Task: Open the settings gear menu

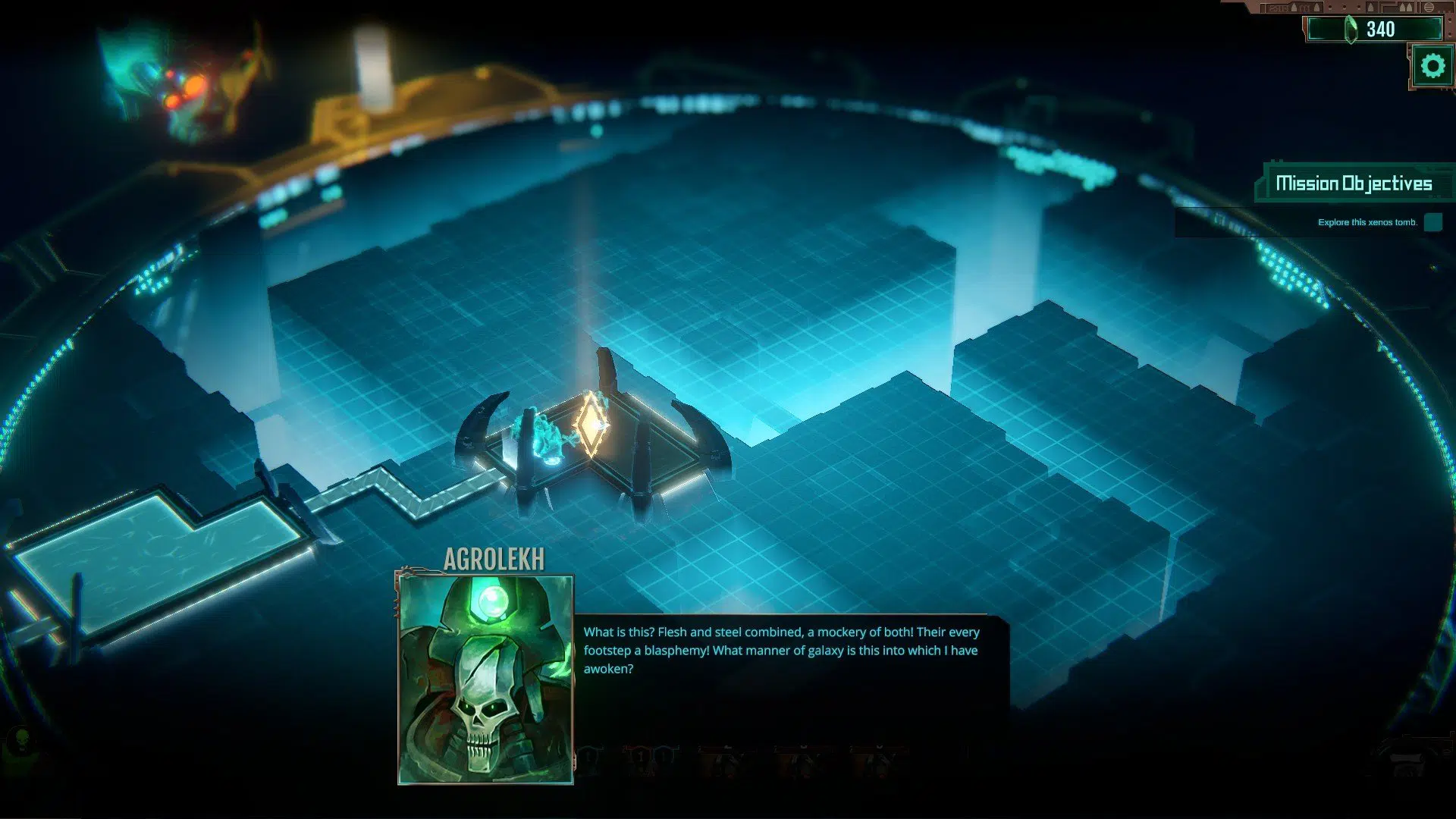Action: [x=1432, y=66]
